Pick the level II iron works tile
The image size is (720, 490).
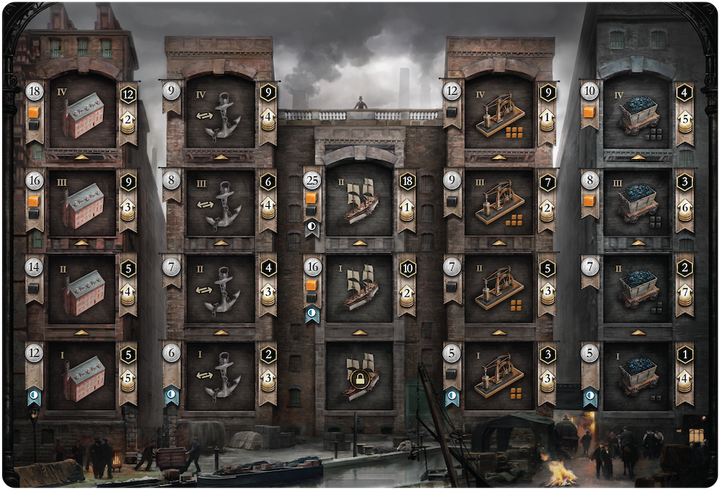pos(499,289)
